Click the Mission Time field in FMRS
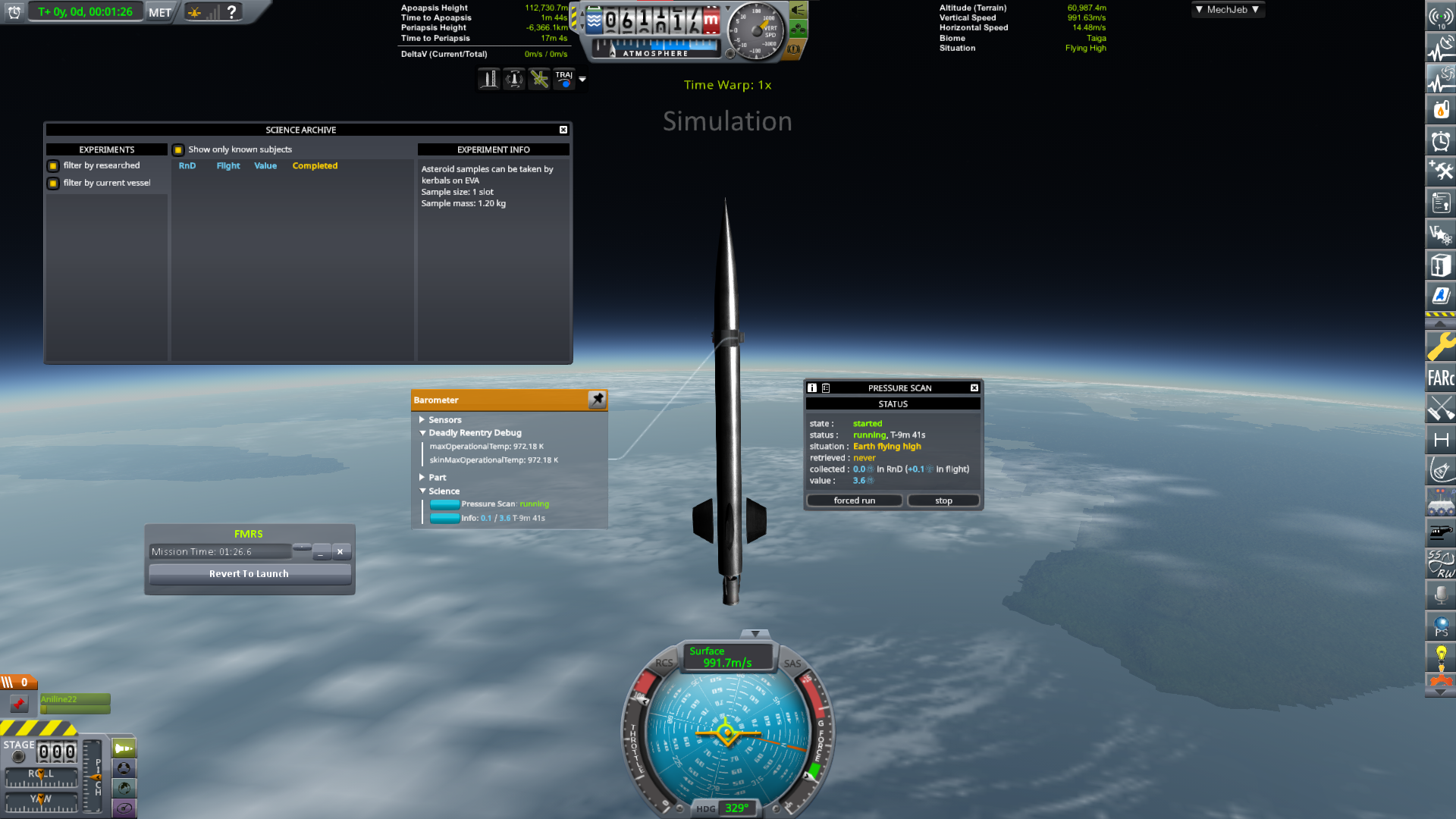 coord(220,551)
